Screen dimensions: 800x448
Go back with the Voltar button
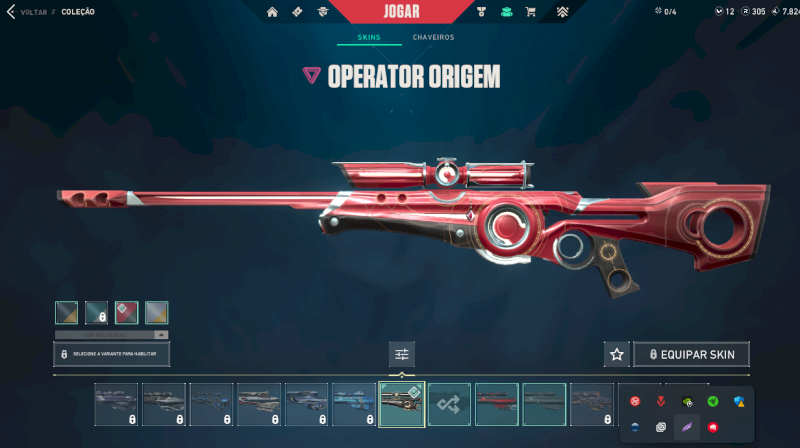click(29, 12)
